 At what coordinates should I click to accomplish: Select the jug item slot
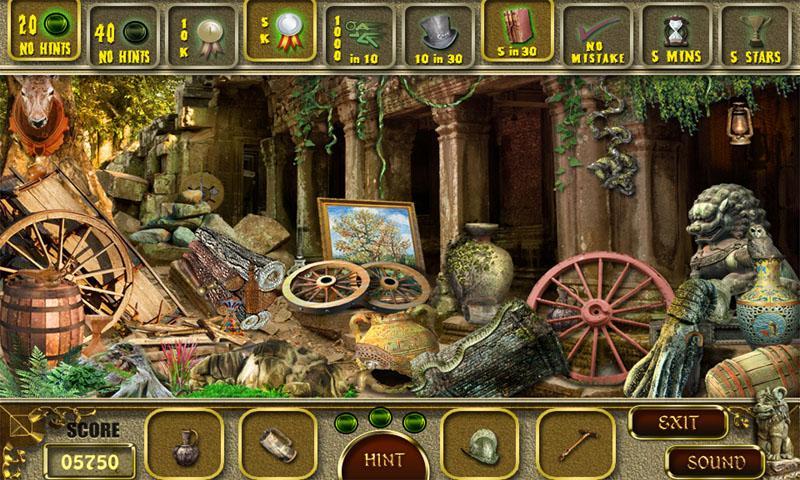coord(185,442)
